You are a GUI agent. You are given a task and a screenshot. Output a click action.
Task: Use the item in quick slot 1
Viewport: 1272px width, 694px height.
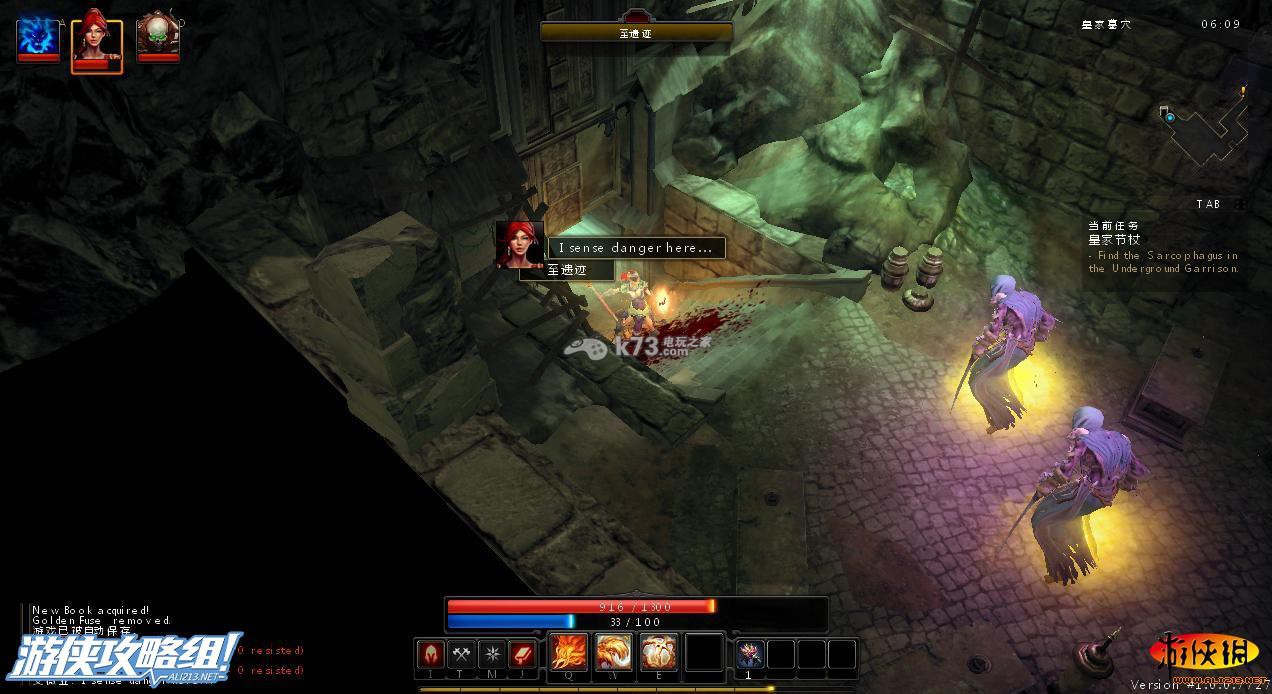(x=750, y=654)
